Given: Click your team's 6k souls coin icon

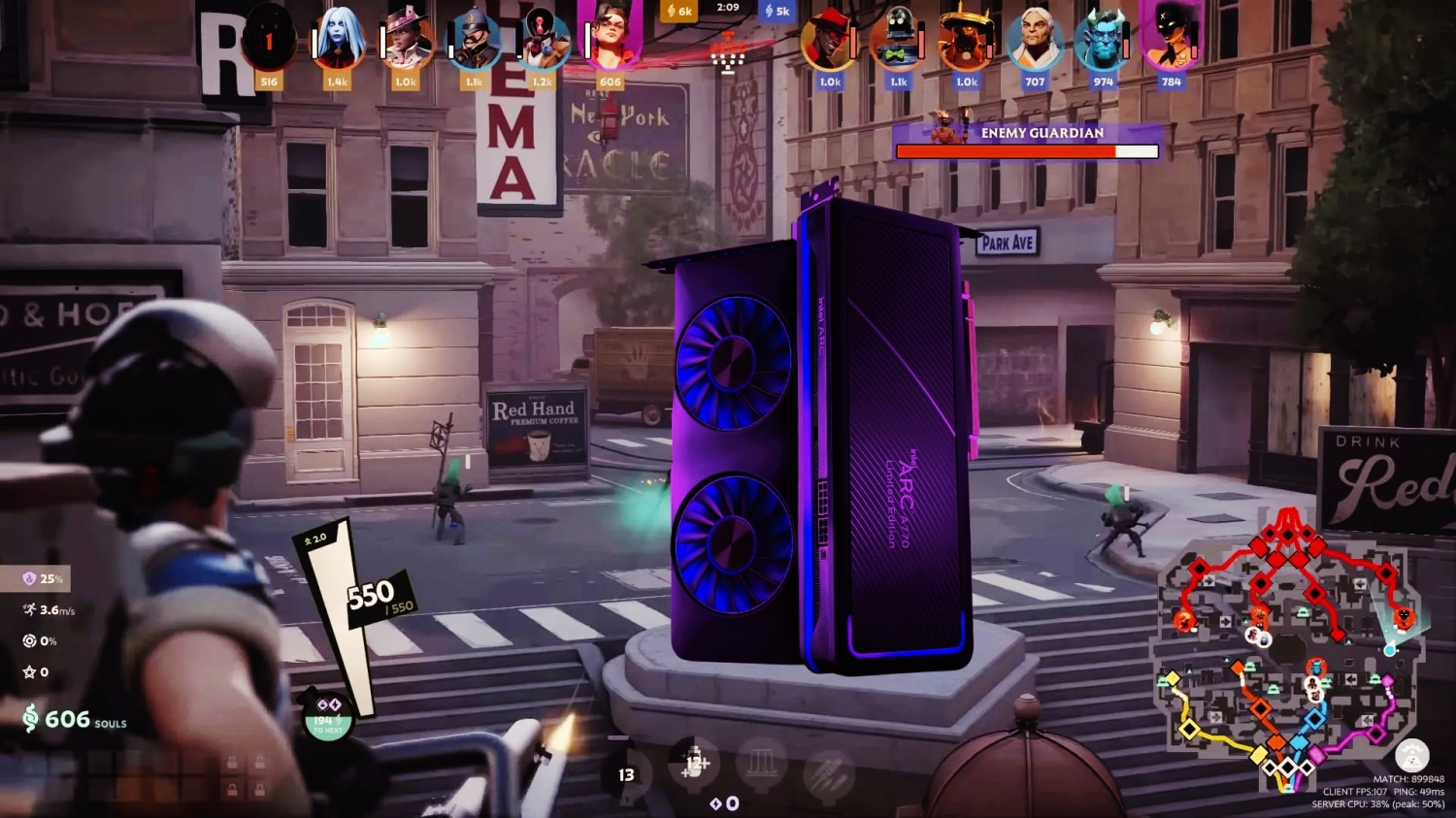Looking at the screenshot, I should point(670,12).
